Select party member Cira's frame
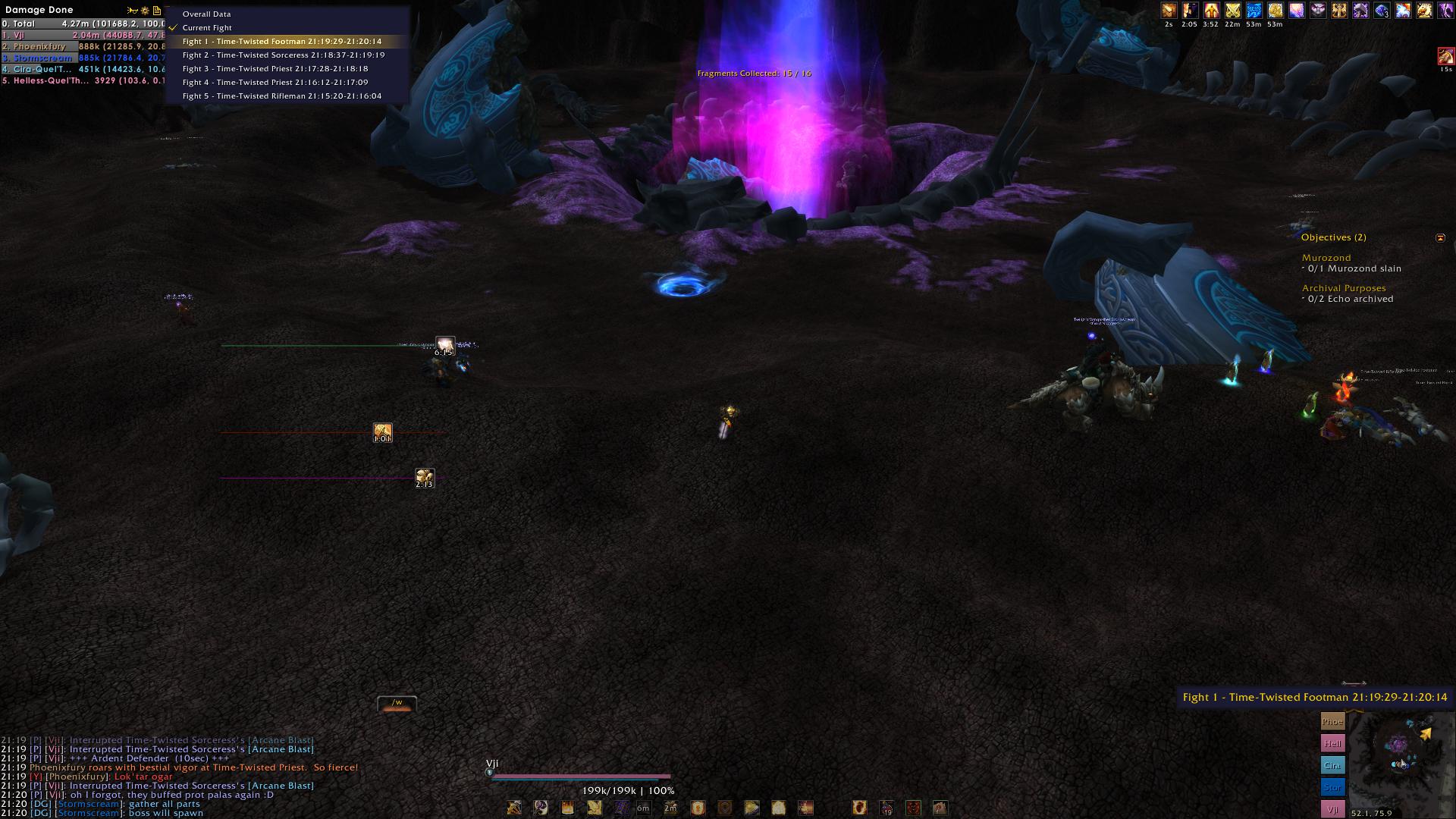Viewport: 1456px width, 819px height. coord(1332,765)
